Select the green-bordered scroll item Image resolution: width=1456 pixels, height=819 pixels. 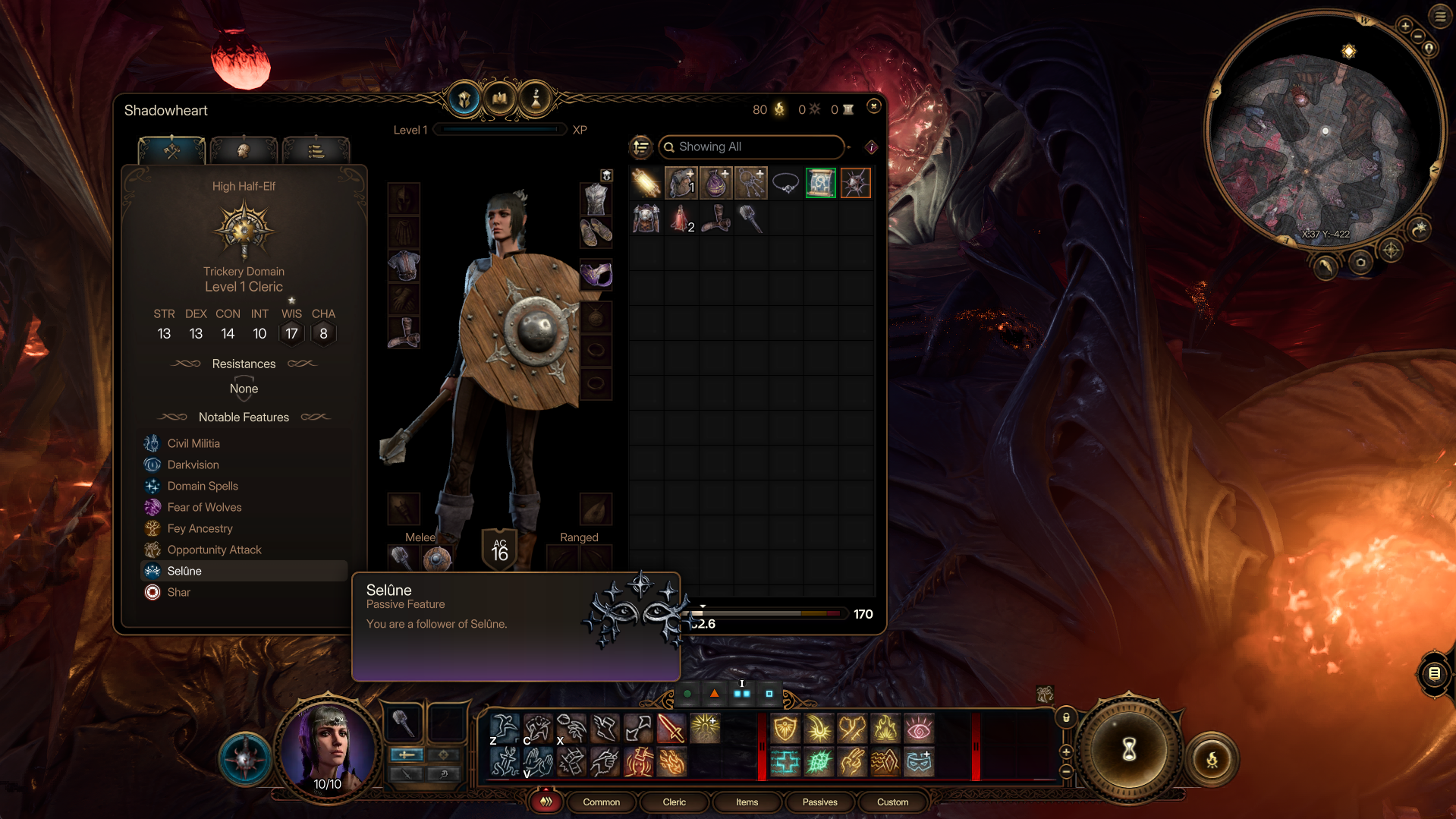pos(820,183)
